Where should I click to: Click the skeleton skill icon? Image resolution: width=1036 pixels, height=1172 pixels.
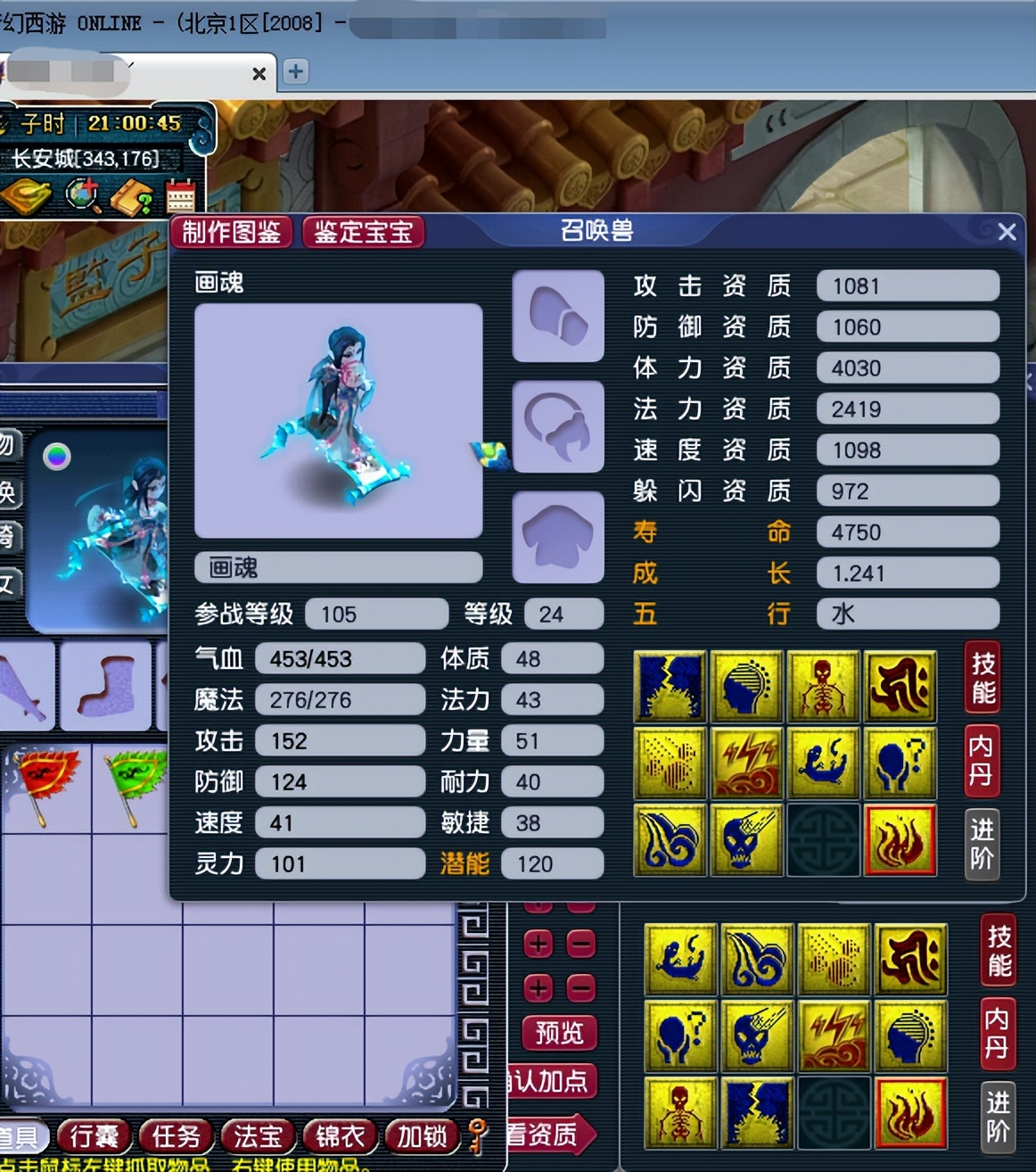click(822, 686)
